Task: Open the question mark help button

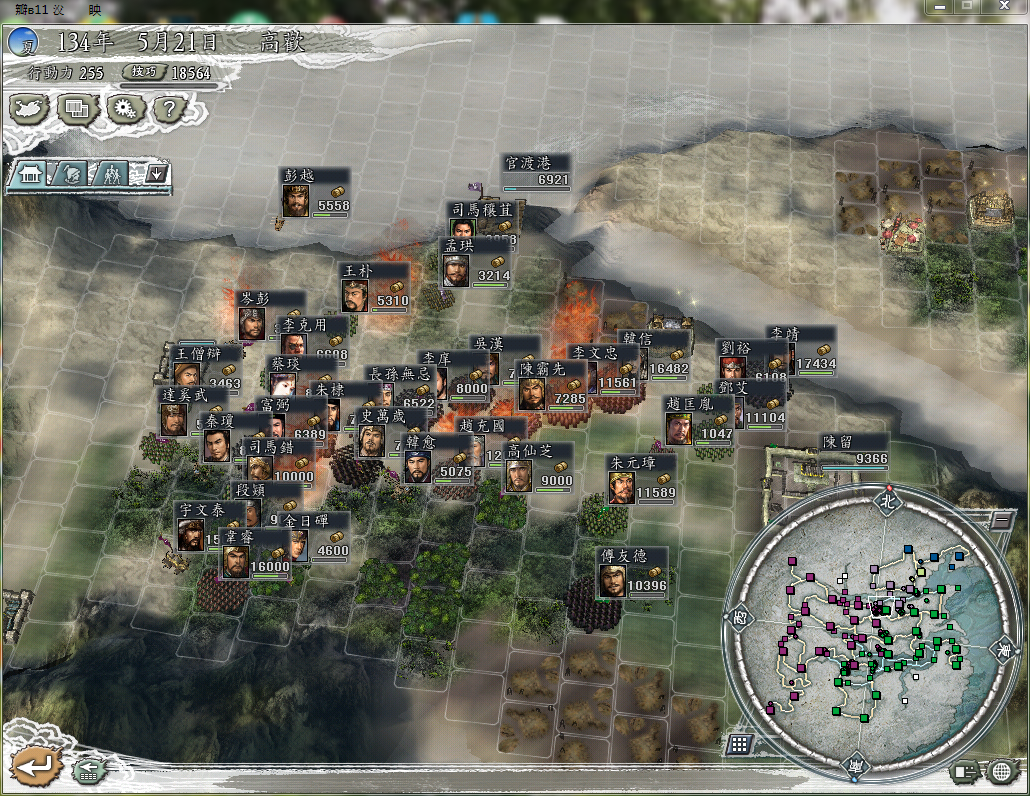Action: pyautogui.click(x=169, y=107)
